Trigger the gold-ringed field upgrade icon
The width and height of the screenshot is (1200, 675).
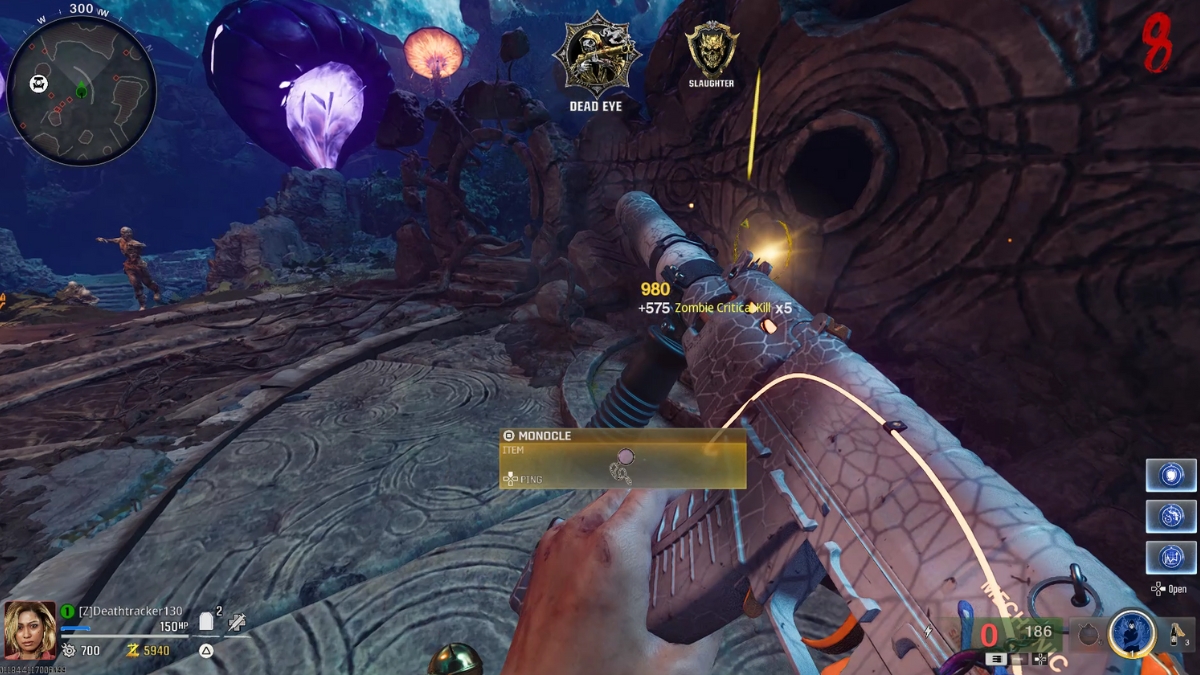[1130, 634]
